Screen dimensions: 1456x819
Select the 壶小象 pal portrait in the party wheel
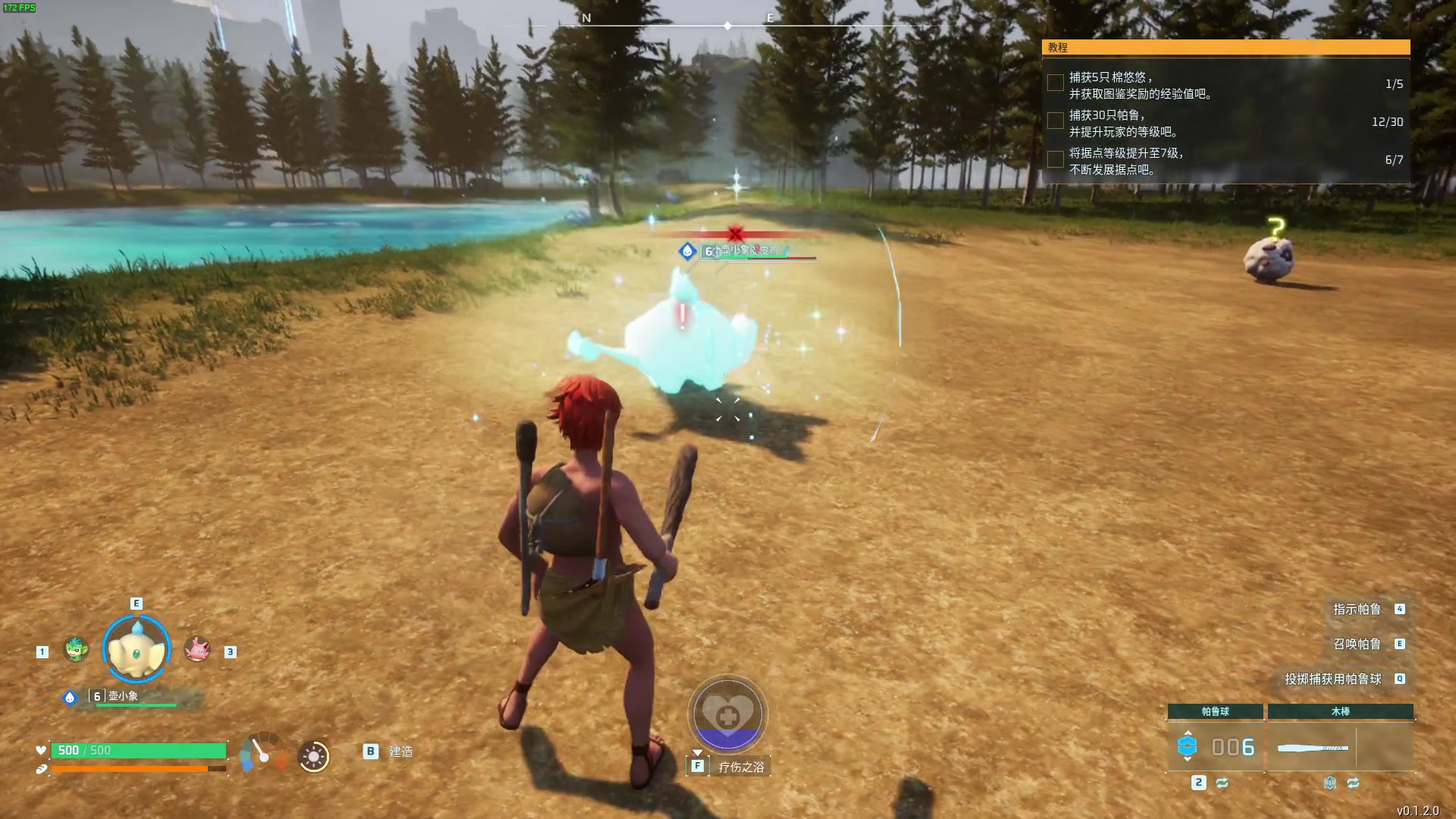[136, 649]
